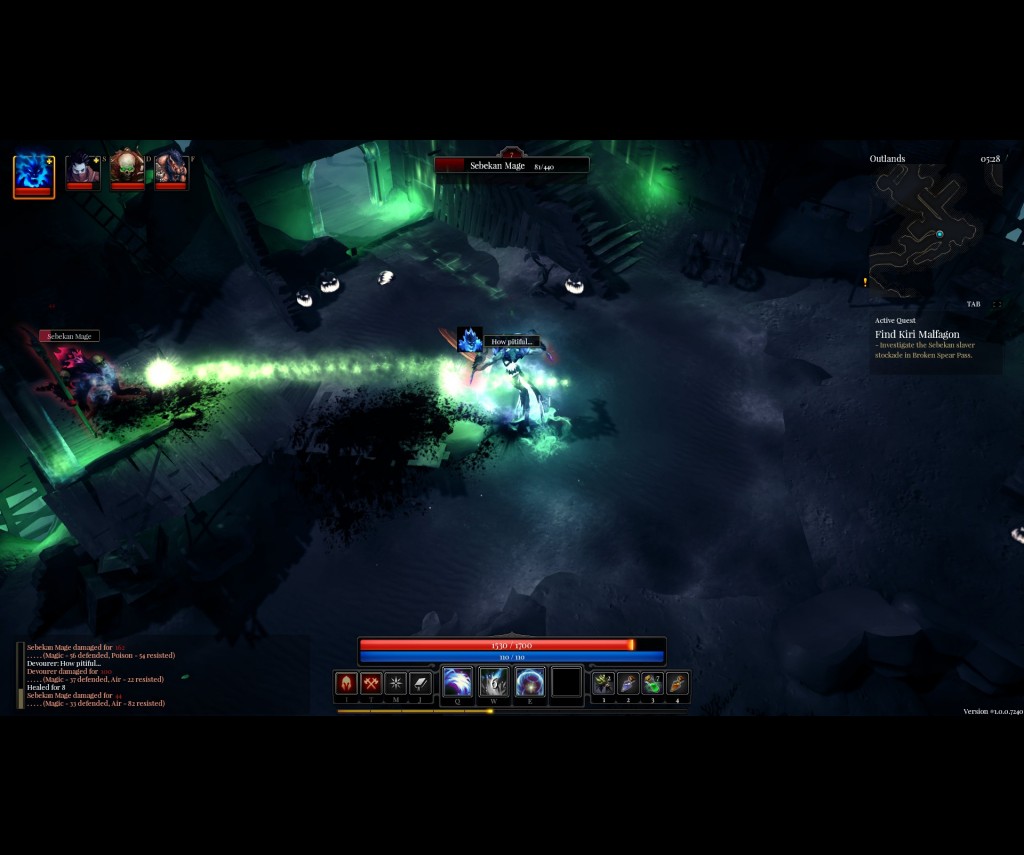Open the Find Kiri Malfagon active quest
The width and height of the screenshot is (1024, 855).
click(917, 334)
